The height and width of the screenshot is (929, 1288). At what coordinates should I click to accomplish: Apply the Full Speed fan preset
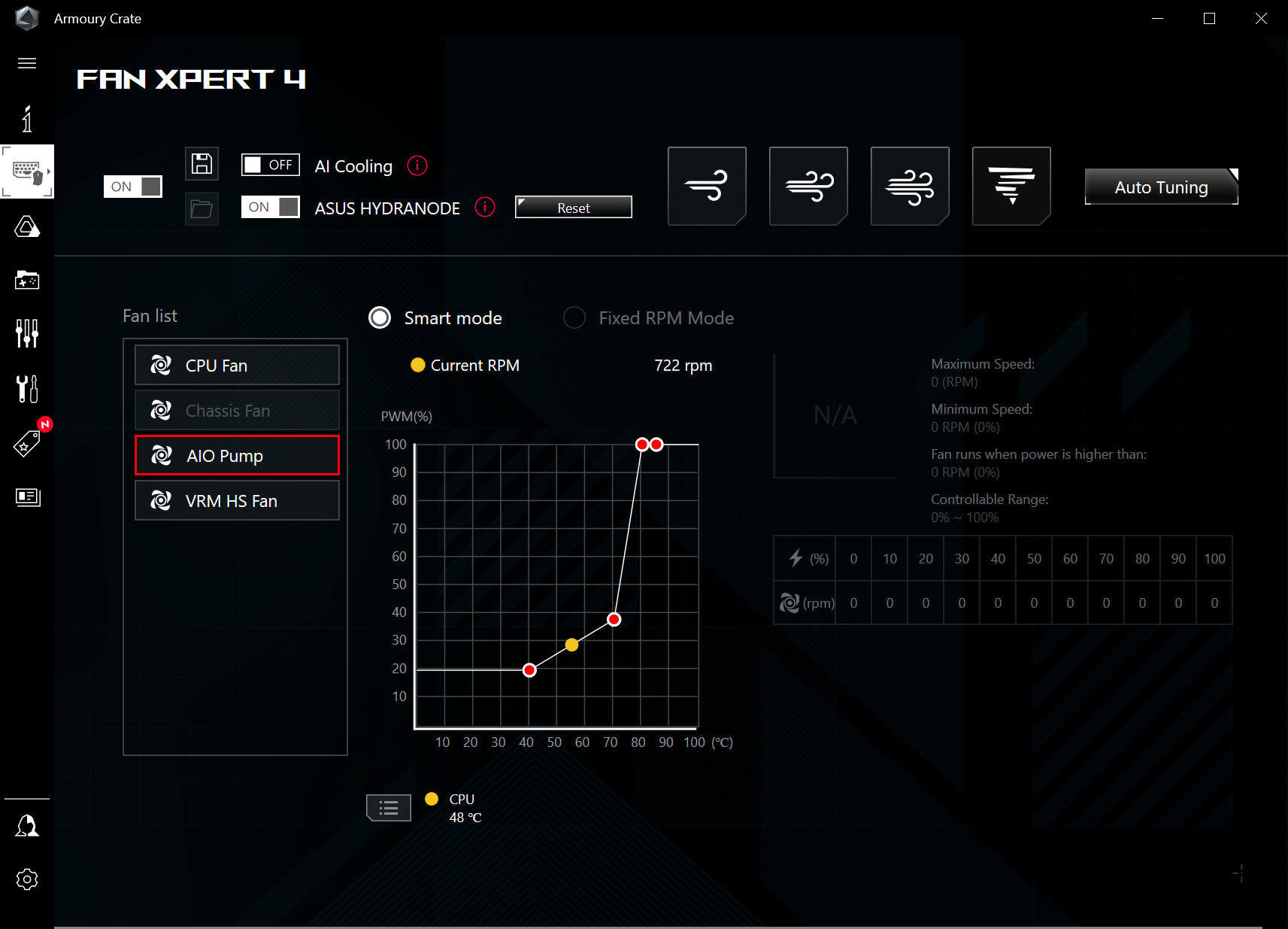[1011, 186]
